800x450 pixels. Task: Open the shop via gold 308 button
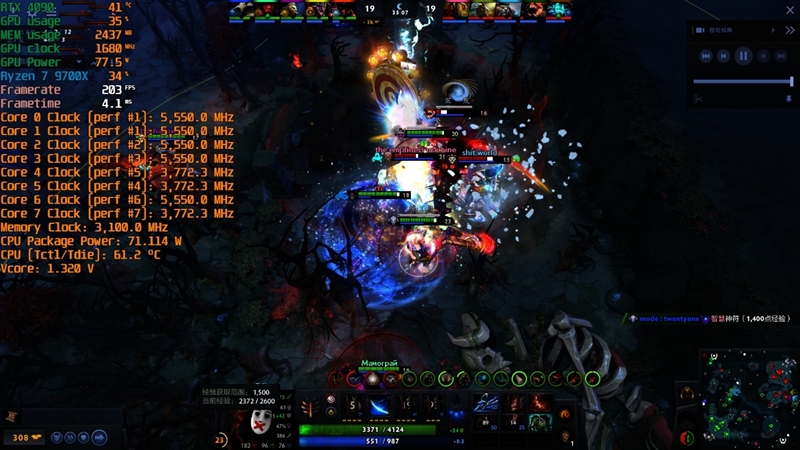point(21,437)
